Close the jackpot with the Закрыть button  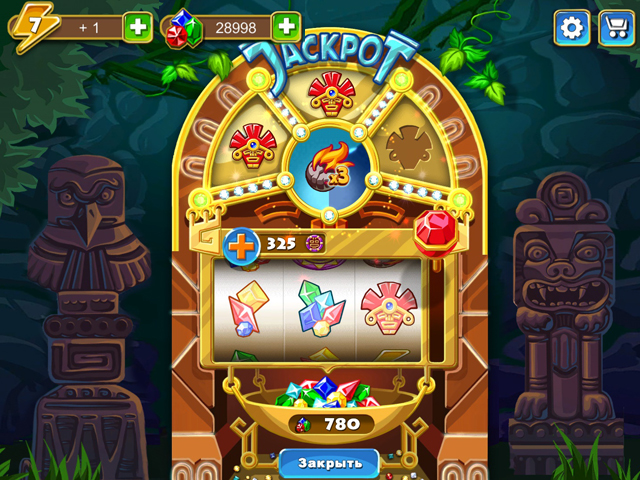(328, 464)
